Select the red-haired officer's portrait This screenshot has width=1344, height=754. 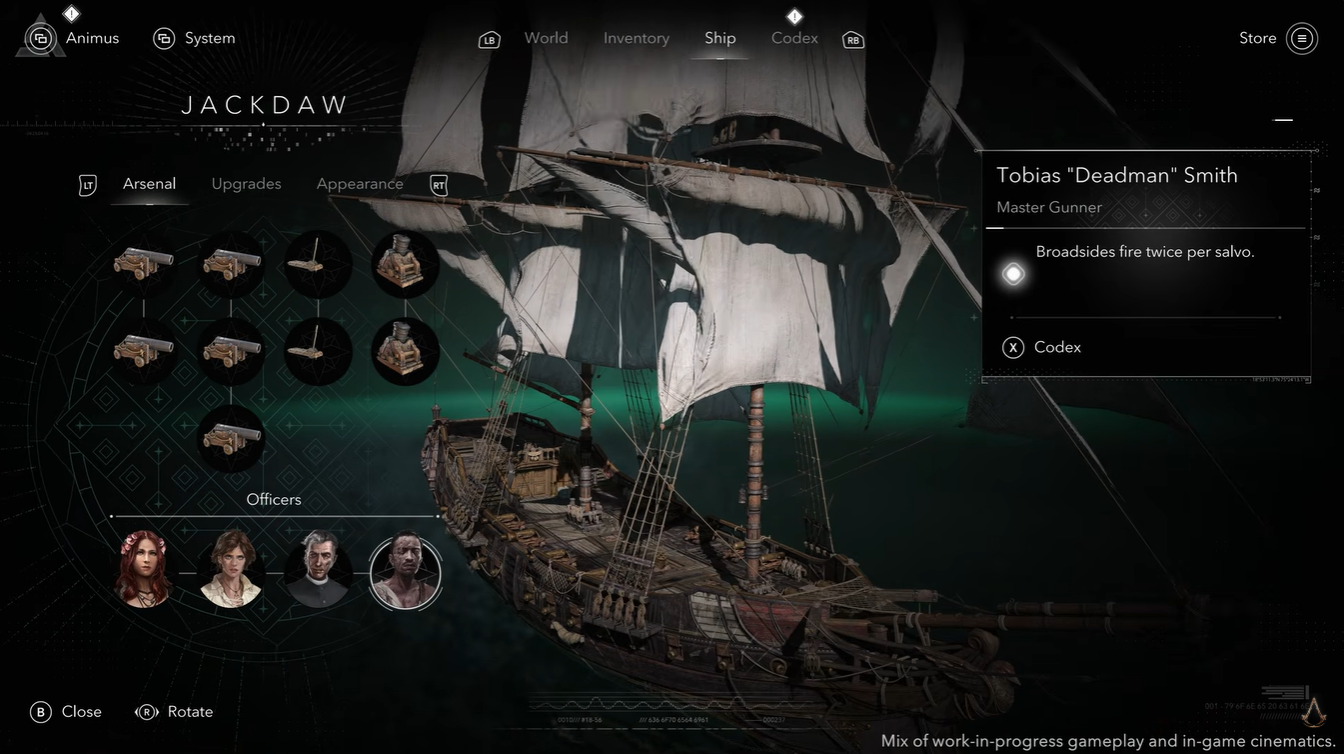[x=143, y=570]
